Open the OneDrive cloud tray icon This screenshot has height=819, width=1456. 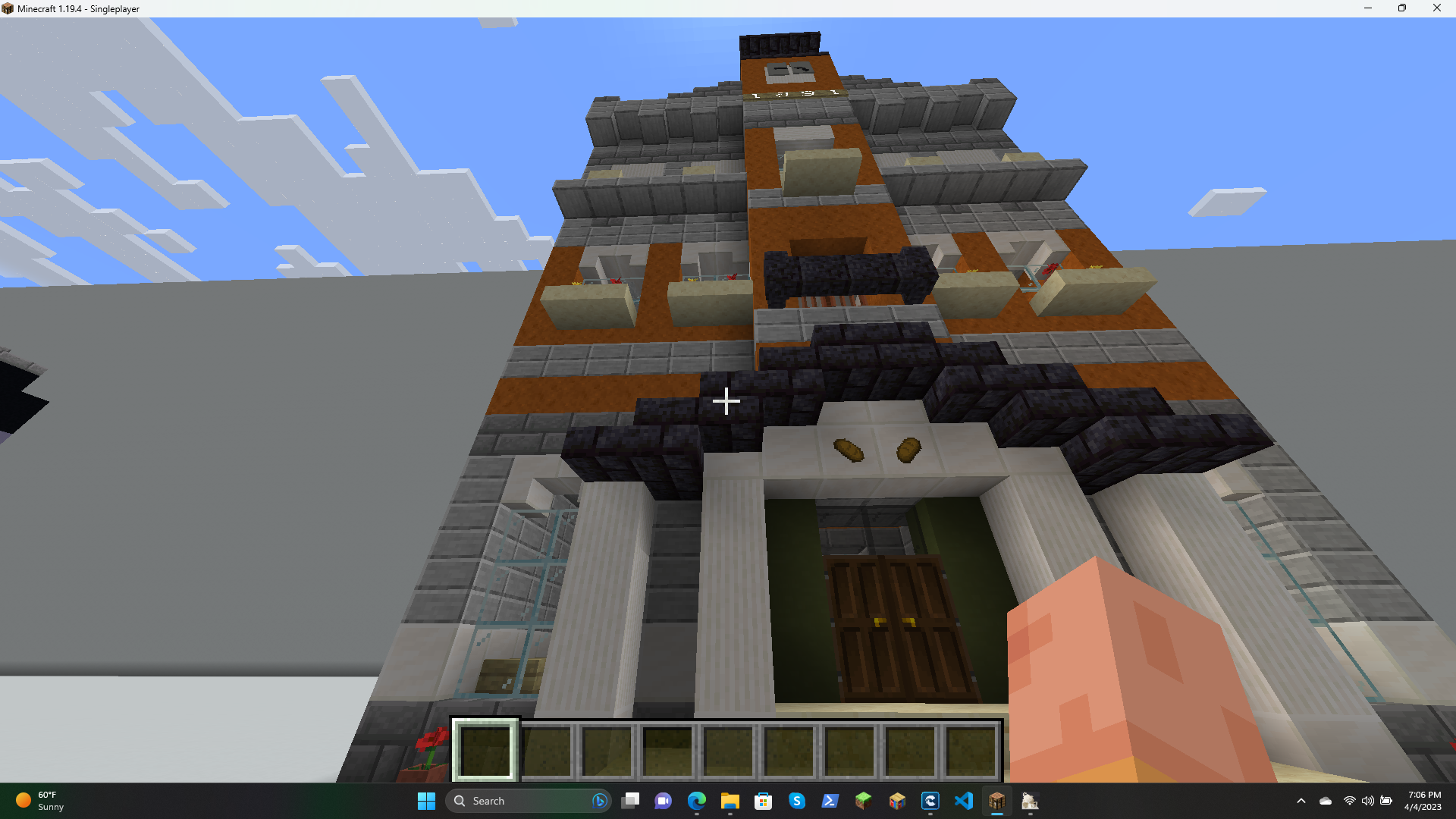pyautogui.click(x=1326, y=802)
